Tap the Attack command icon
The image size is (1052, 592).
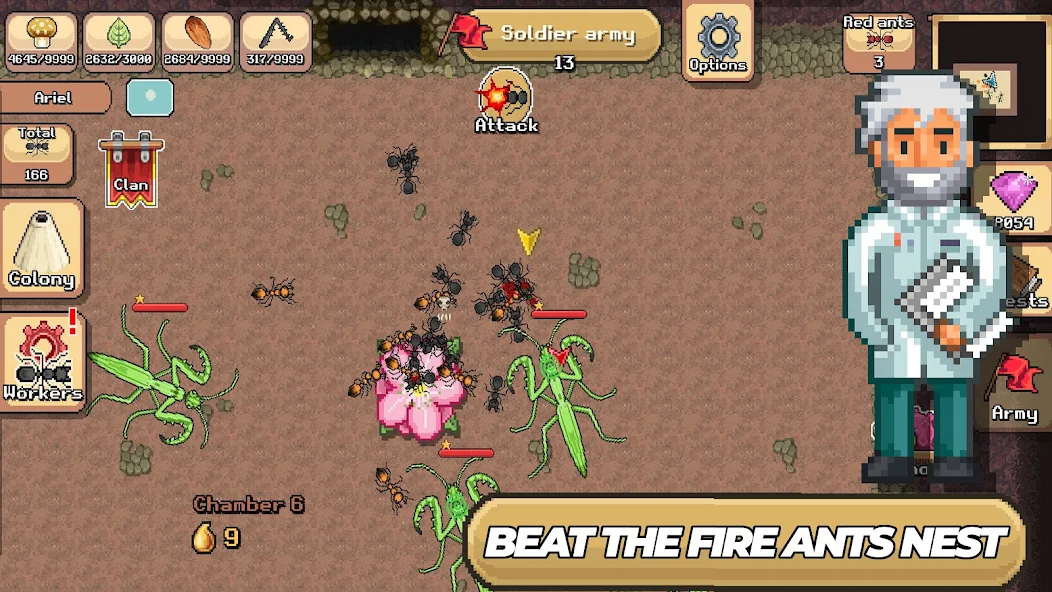506,101
